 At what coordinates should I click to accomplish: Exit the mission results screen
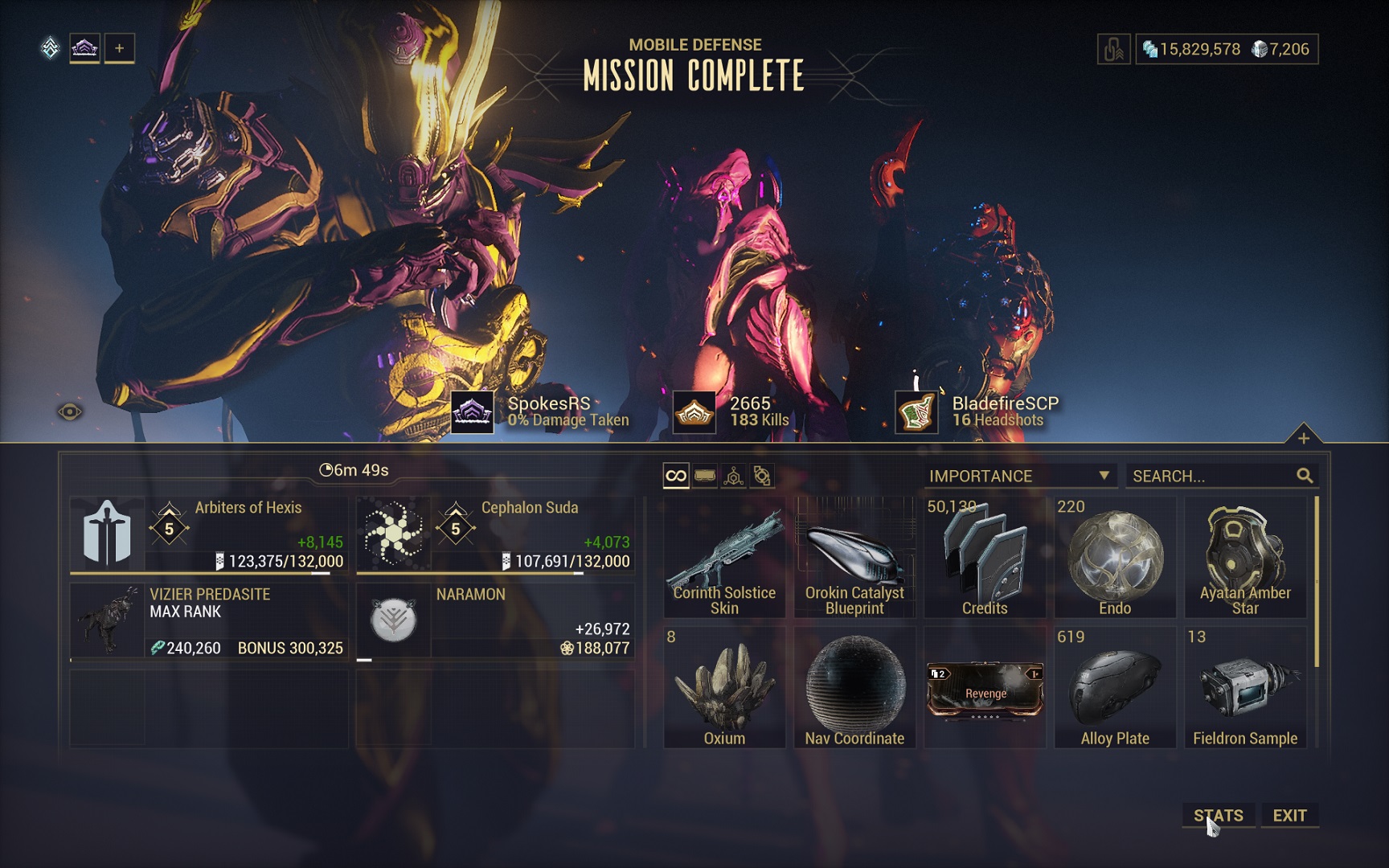(1289, 815)
